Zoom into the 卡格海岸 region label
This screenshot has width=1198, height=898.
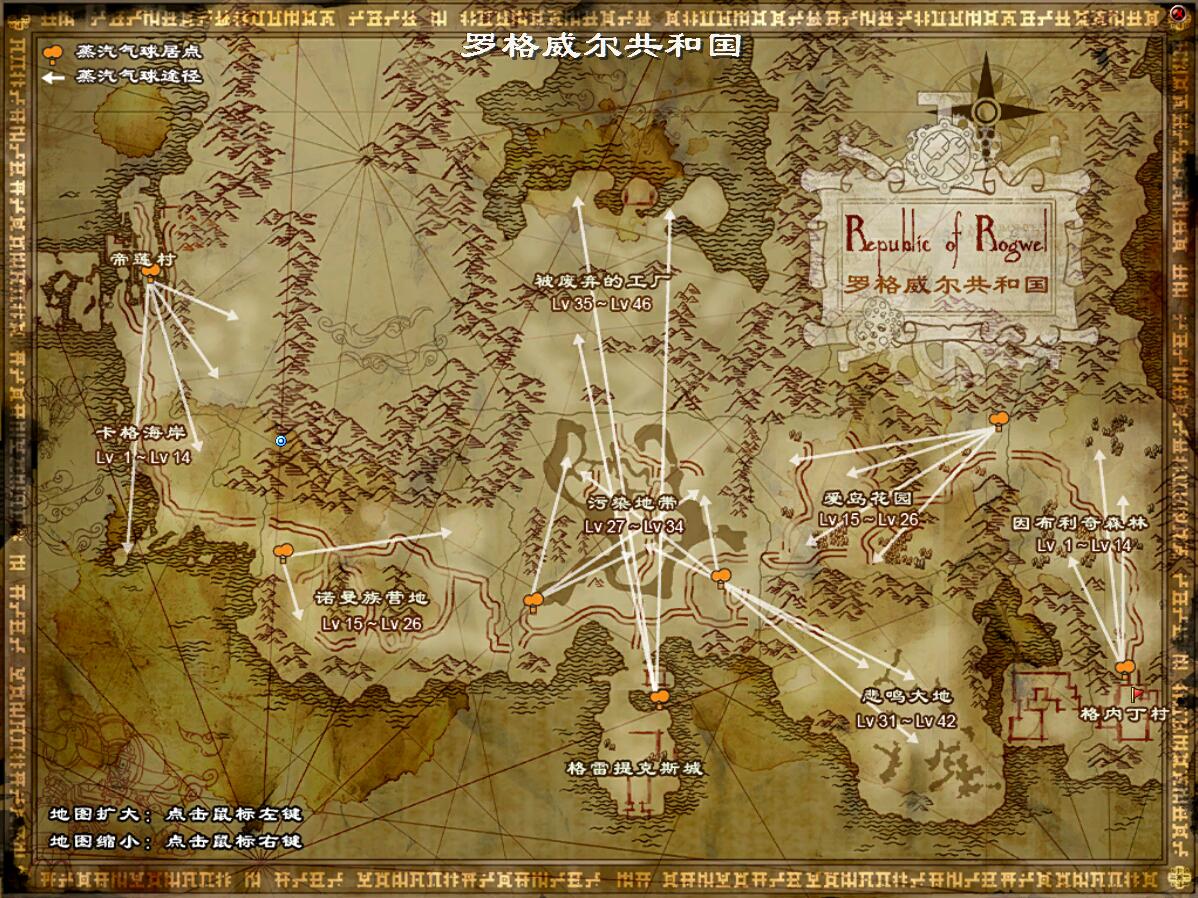143,434
